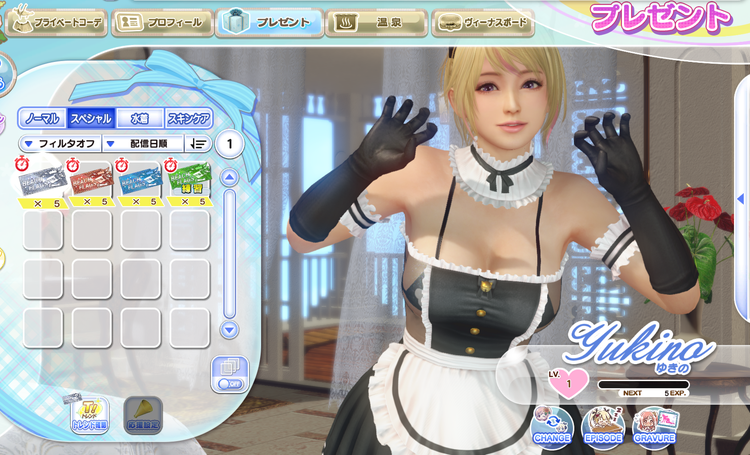
Task: Choose the red ticket present item
Action: coord(91,182)
